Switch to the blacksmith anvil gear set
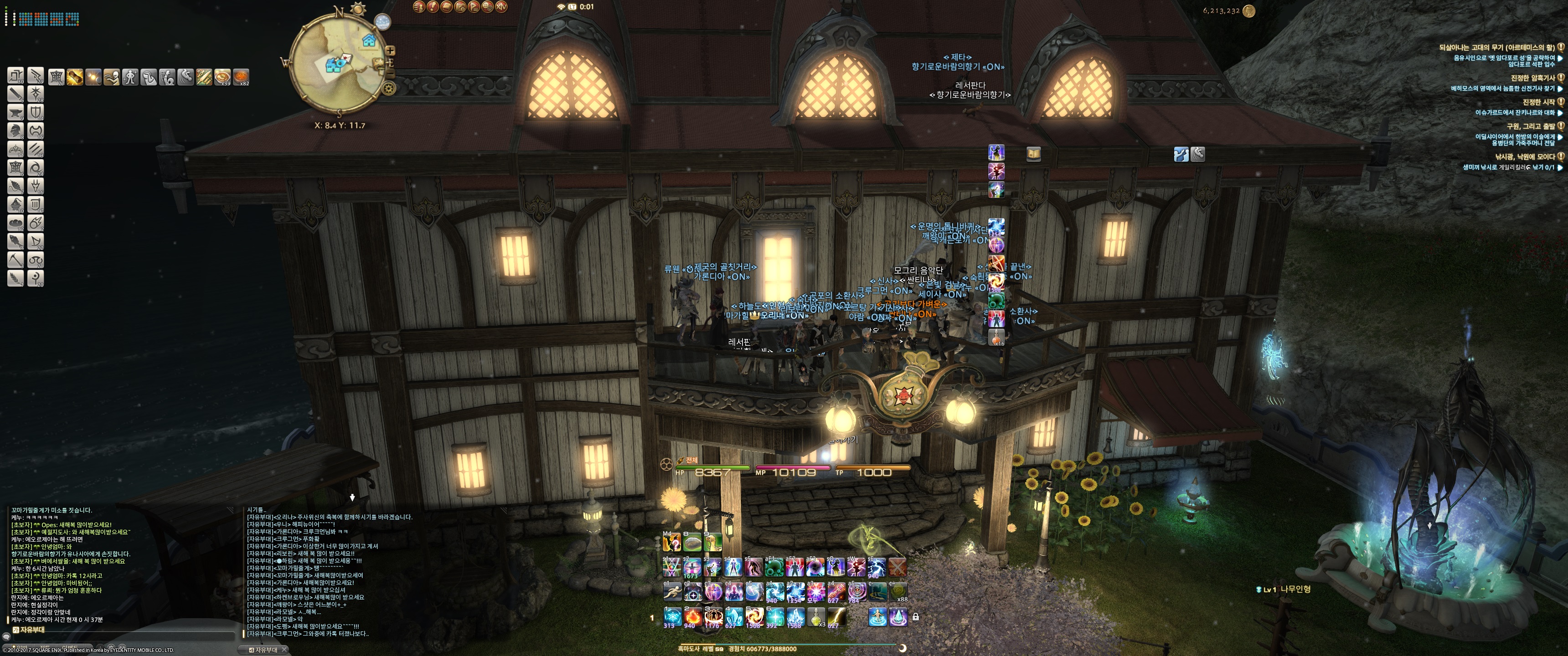 click(16, 112)
